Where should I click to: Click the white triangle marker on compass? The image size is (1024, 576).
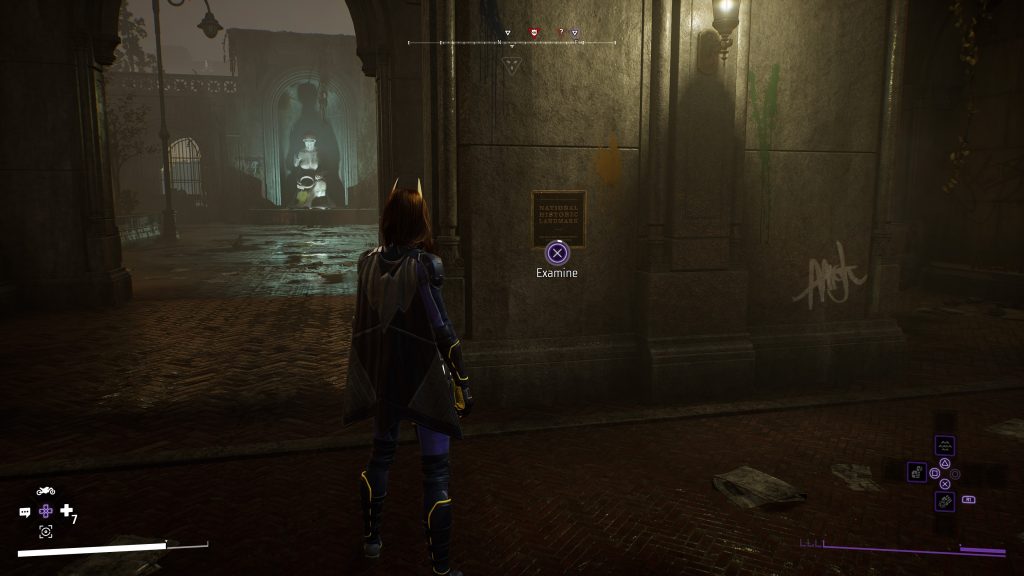click(507, 32)
